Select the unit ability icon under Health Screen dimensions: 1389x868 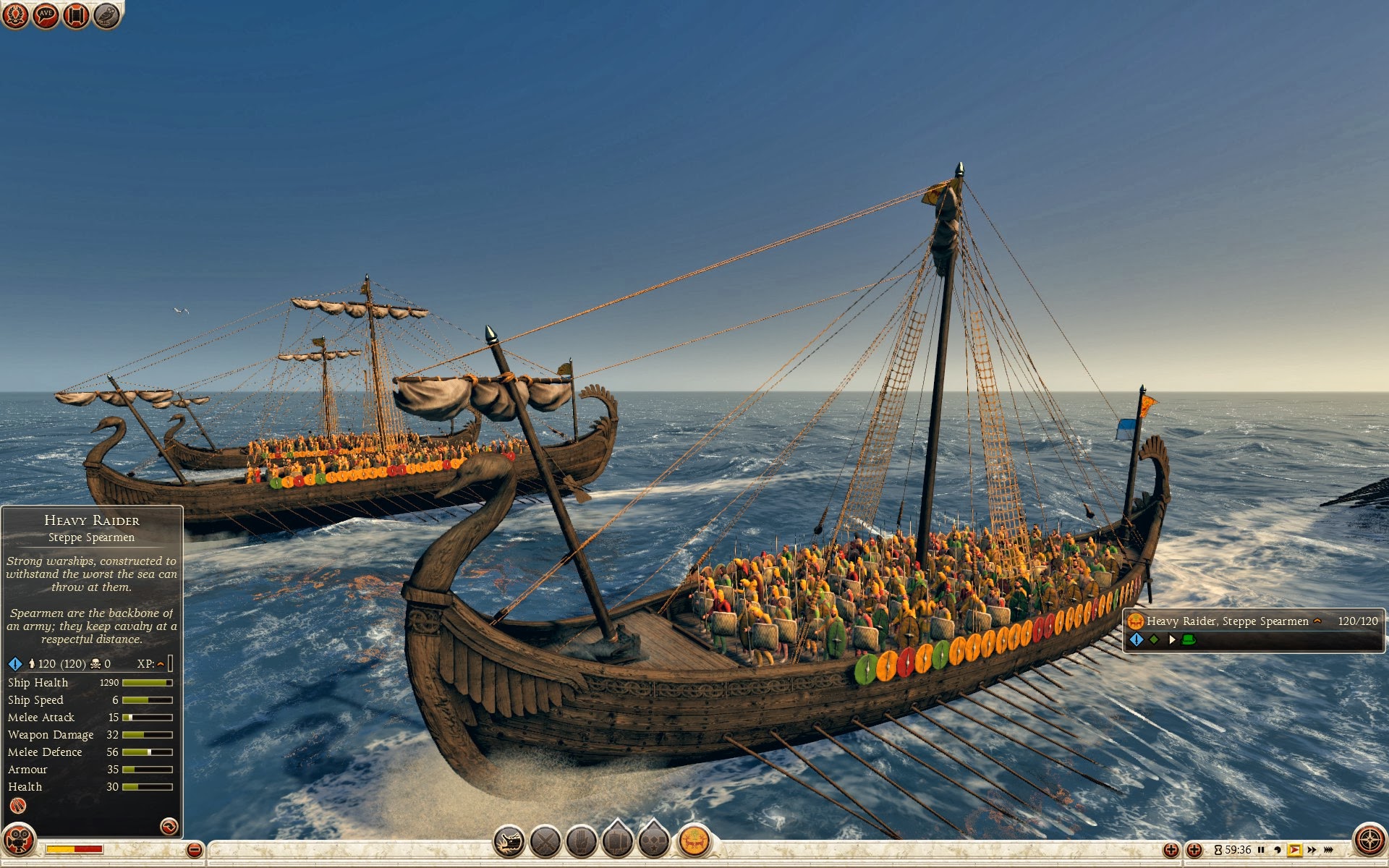pos(17,806)
